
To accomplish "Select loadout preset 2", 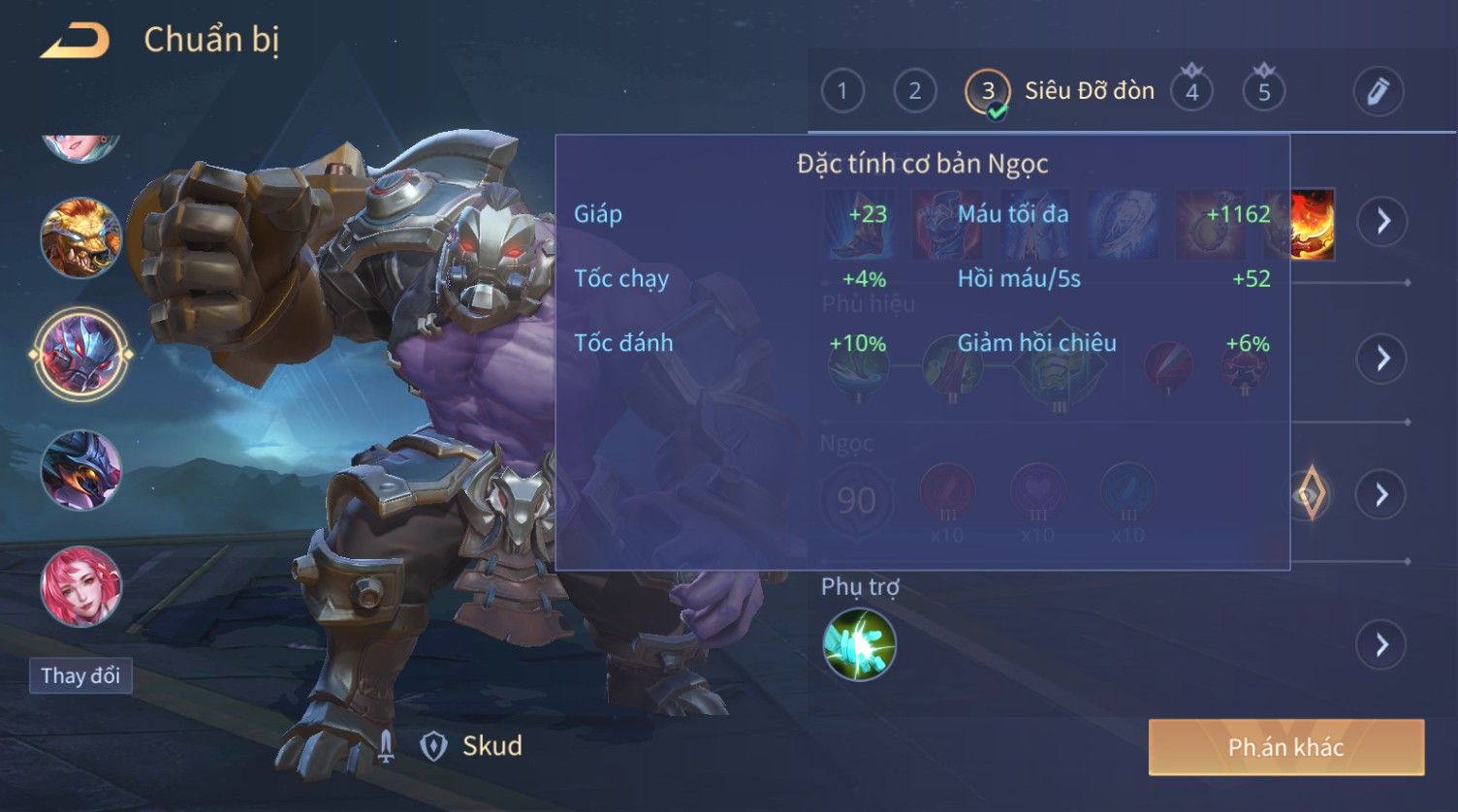I will click(914, 92).
